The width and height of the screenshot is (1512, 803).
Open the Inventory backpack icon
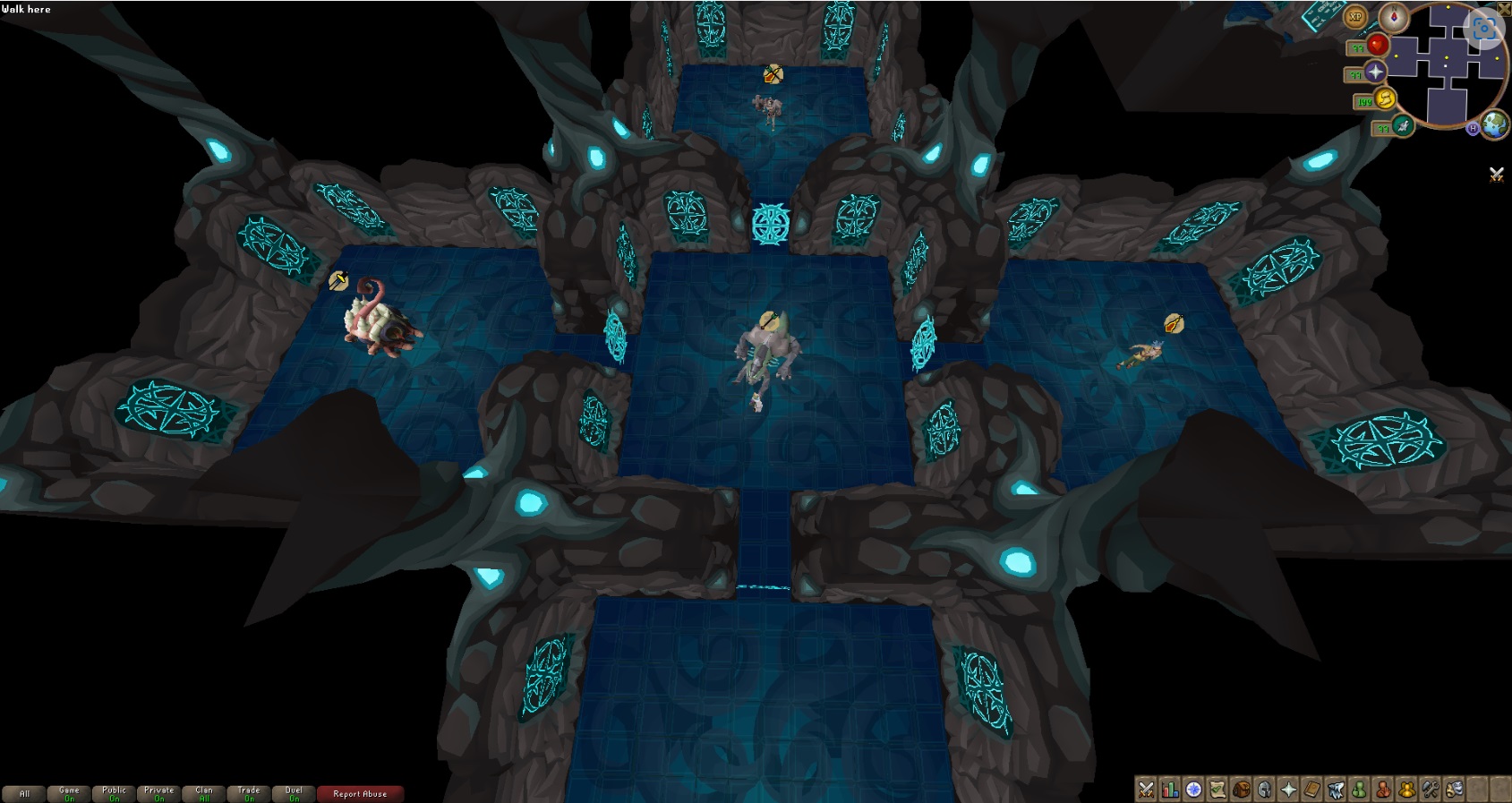[1242, 789]
